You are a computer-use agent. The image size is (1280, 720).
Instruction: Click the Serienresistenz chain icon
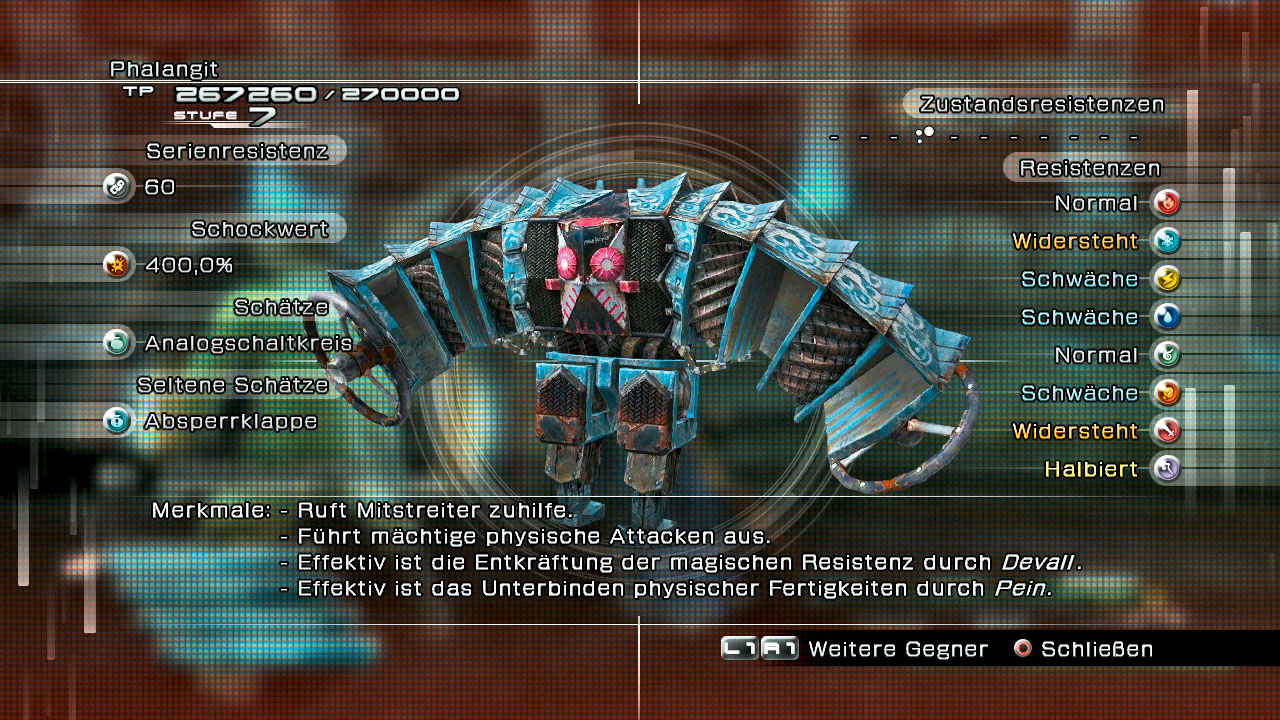pos(119,187)
